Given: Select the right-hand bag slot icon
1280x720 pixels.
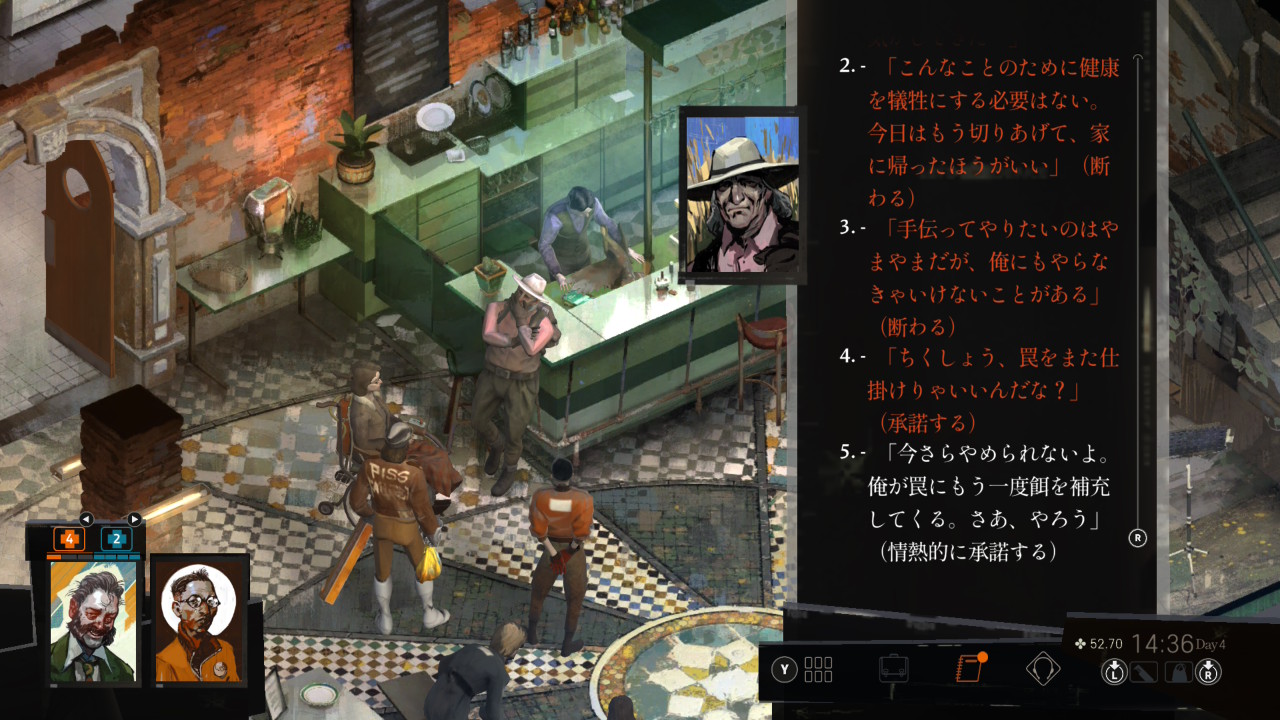Looking at the screenshot, I should click(x=1180, y=672).
